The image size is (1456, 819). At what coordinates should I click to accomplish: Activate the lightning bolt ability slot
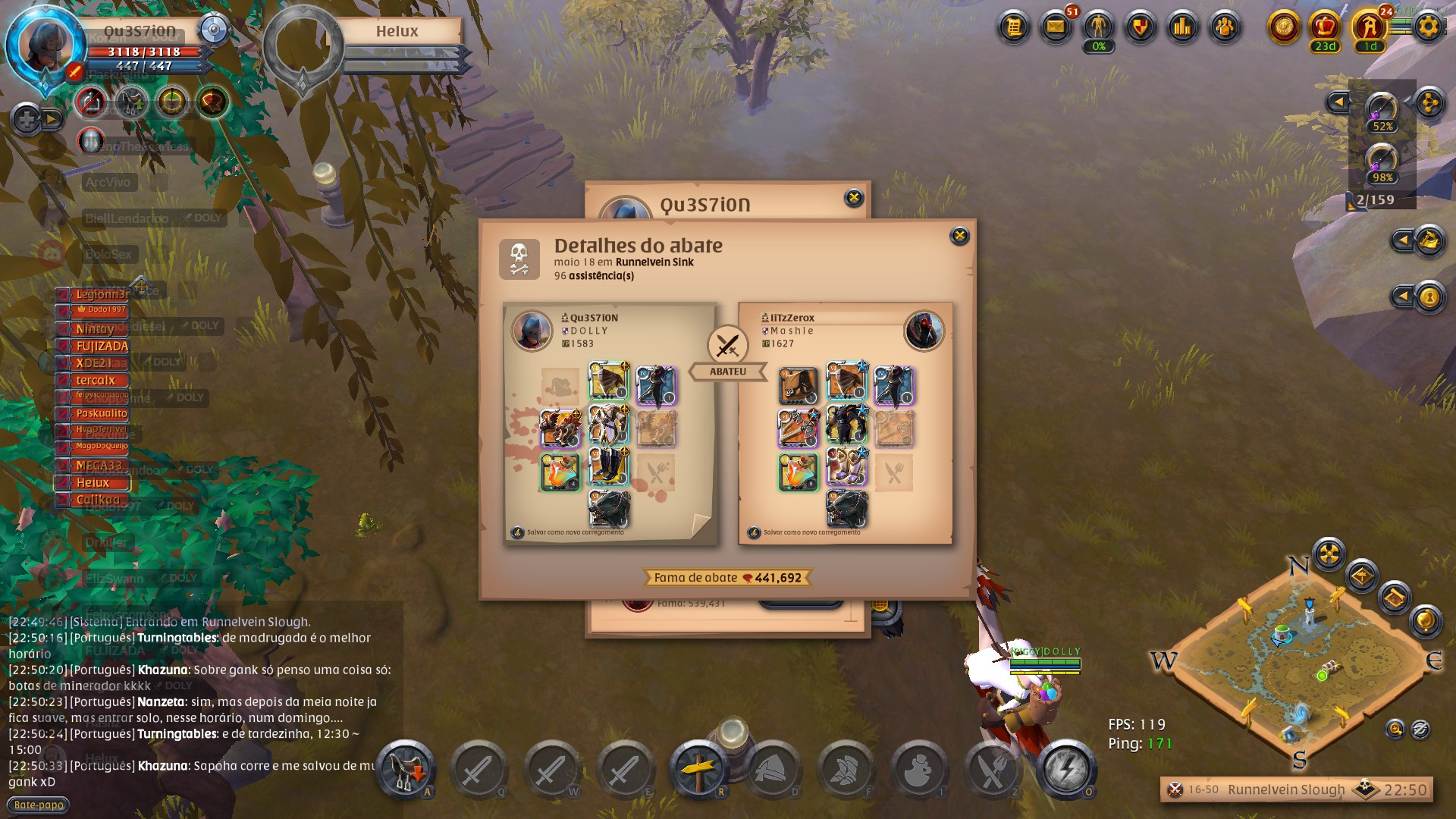coord(1065,769)
